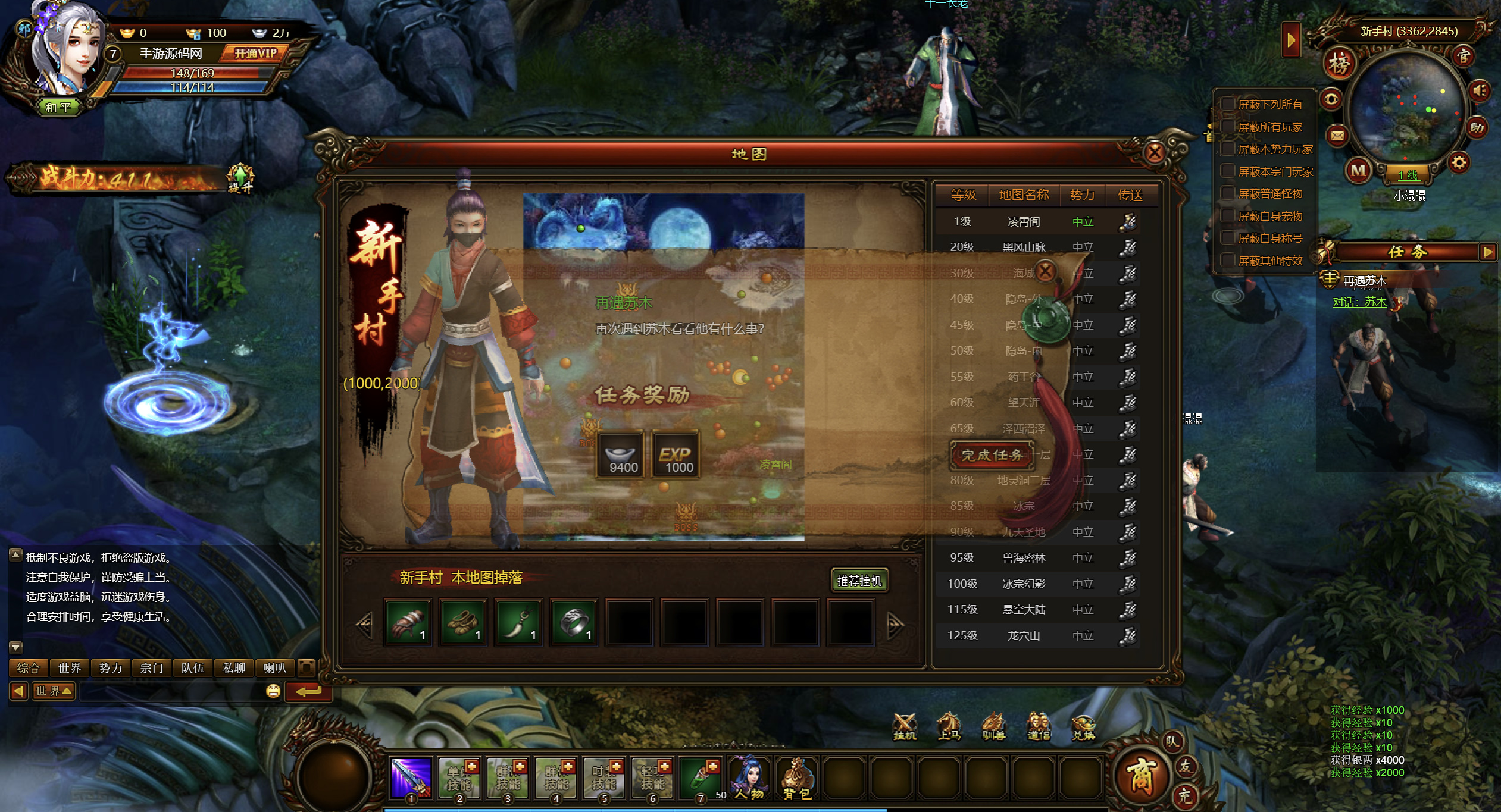Switch to the 私聊 private chat tab
Screen dimensions: 1501x812
click(234, 668)
